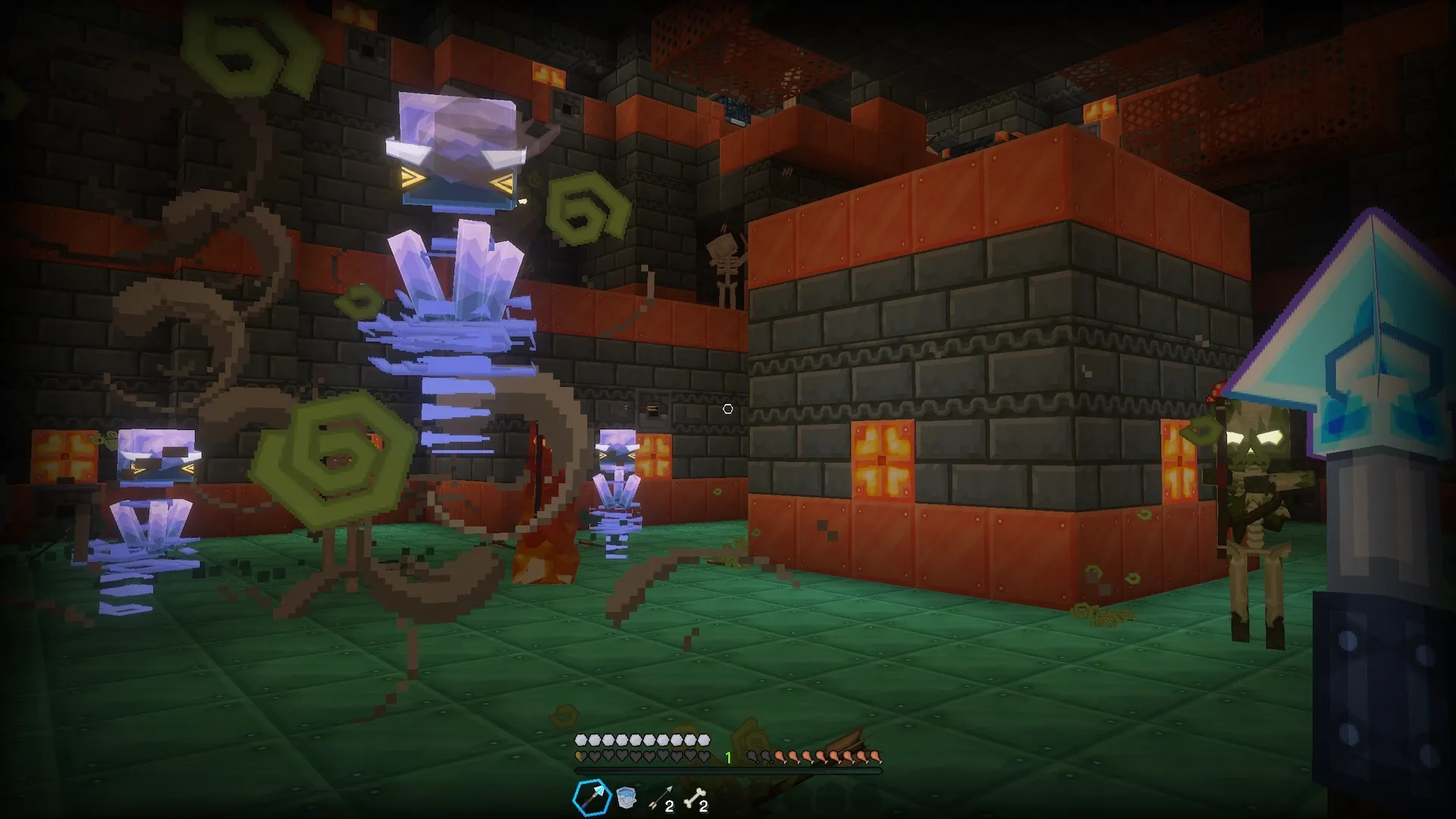The height and width of the screenshot is (819, 1456).
Task: Click the arrow count label showing 2
Action: point(670,805)
